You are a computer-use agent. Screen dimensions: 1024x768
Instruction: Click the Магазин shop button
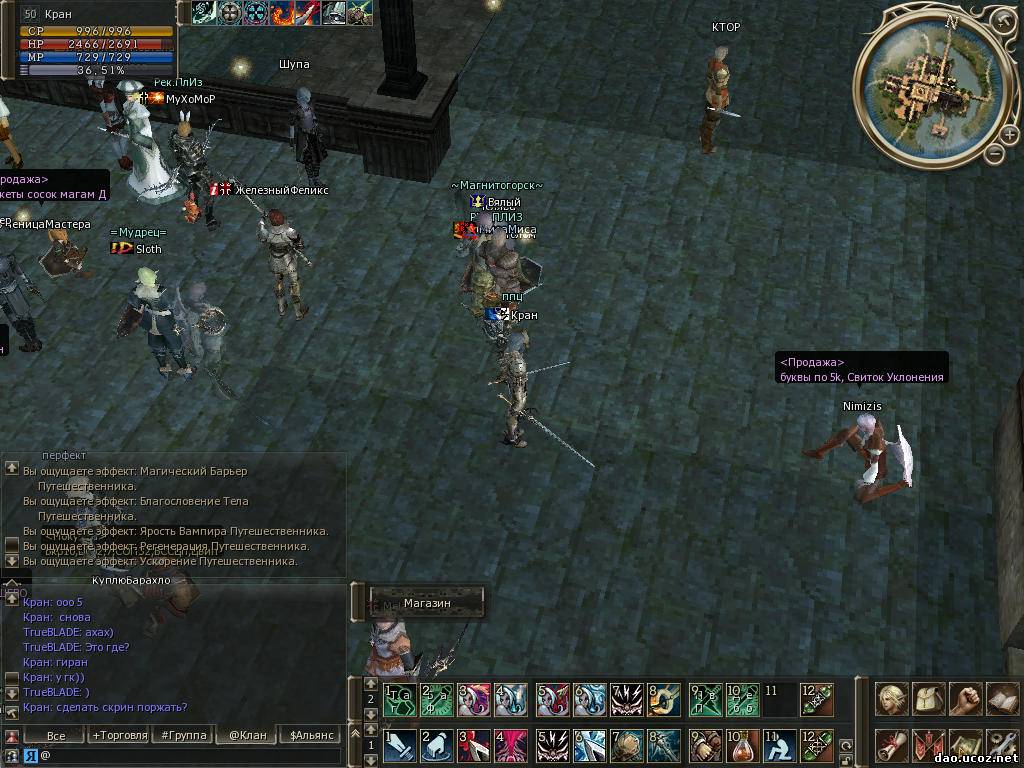click(427, 603)
